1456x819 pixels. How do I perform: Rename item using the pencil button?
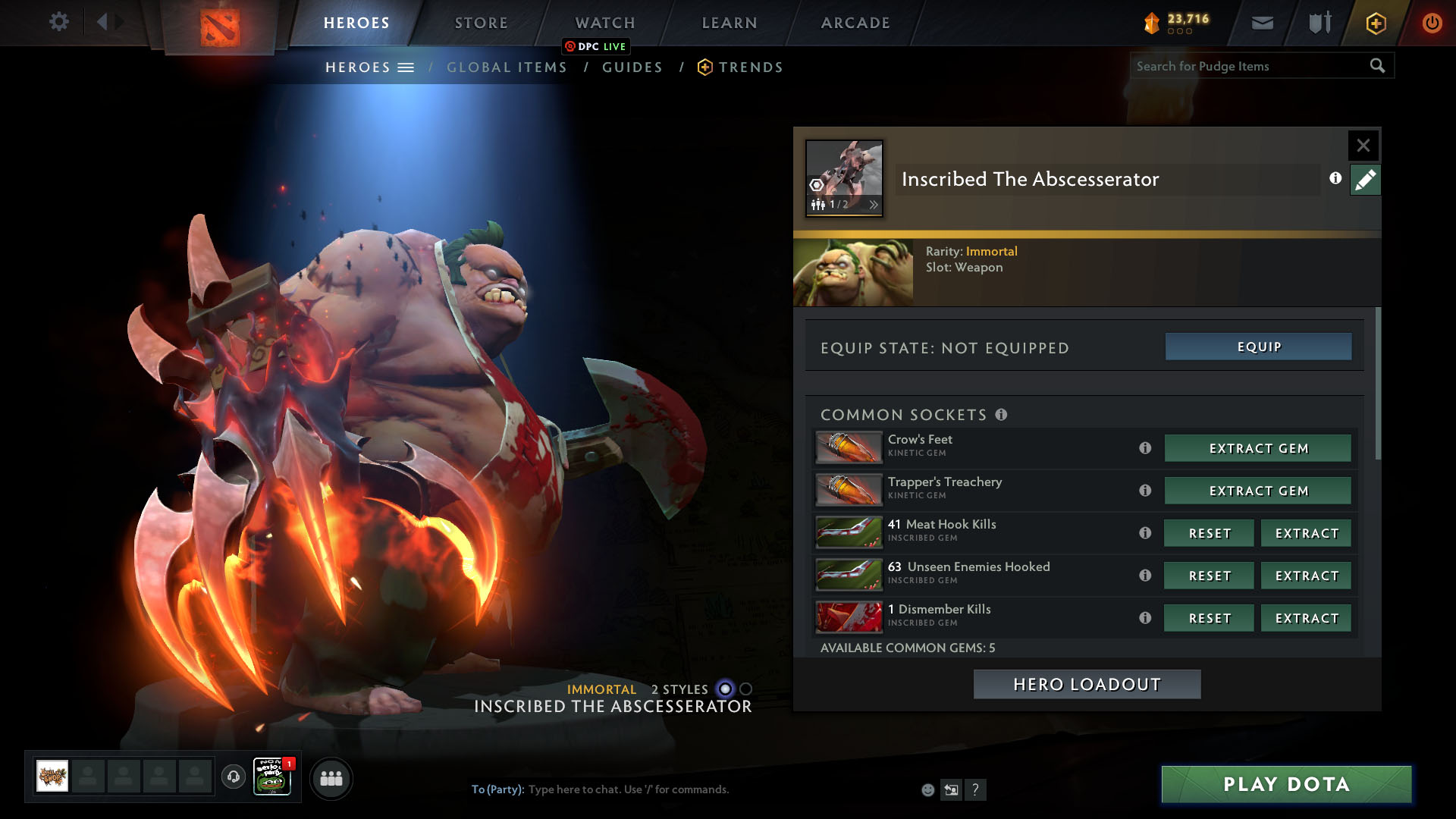point(1365,180)
